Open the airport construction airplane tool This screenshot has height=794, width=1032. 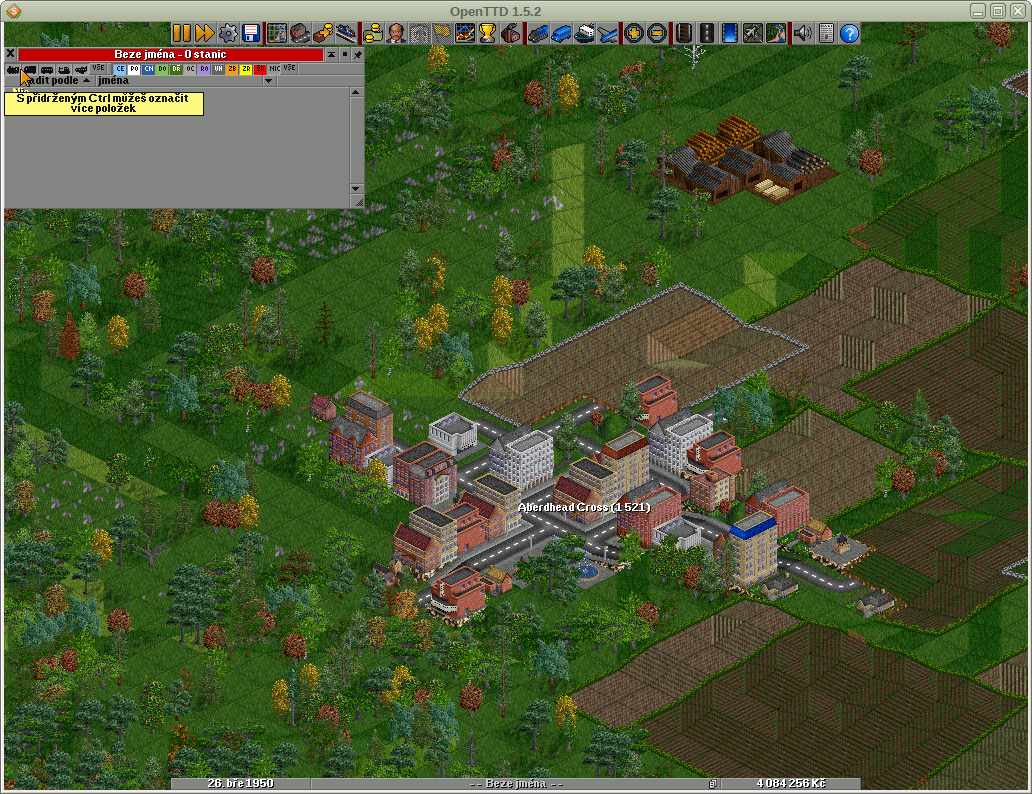[x=752, y=34]
